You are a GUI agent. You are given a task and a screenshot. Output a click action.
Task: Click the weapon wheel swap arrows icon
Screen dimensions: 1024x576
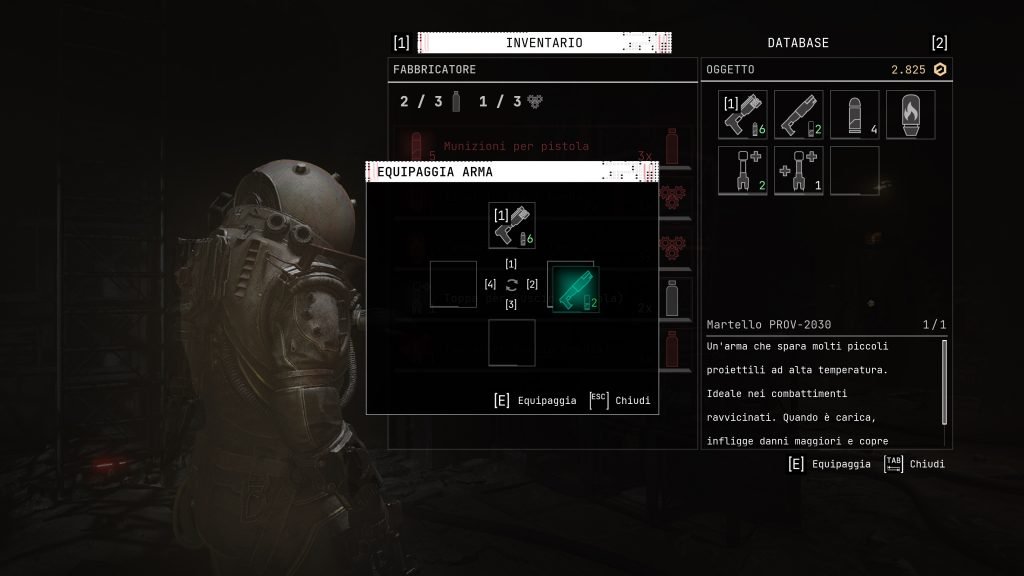pos(512,285)
